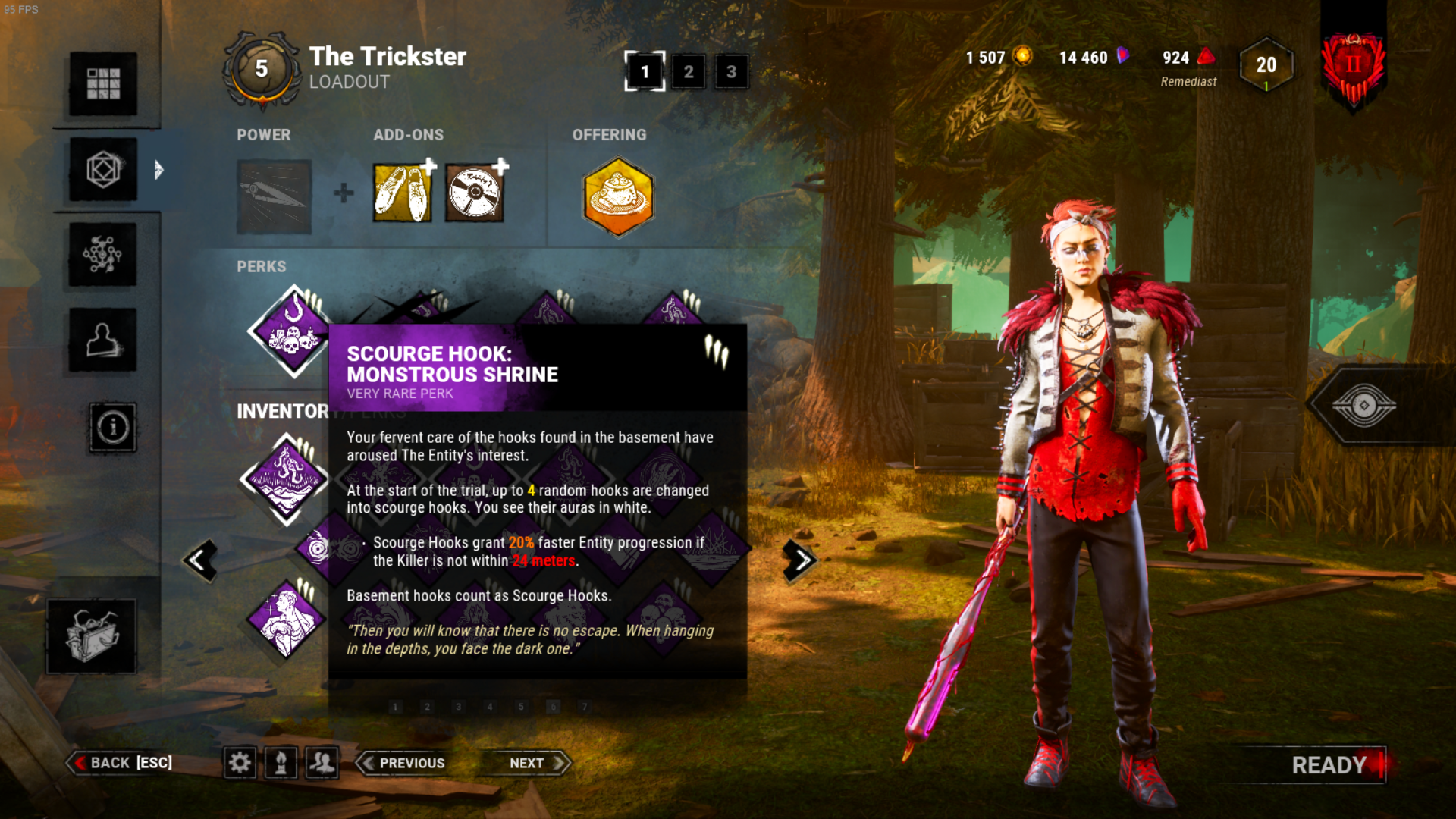
Task: Show next perk inventory page arrow
Action: pos(800,560)
